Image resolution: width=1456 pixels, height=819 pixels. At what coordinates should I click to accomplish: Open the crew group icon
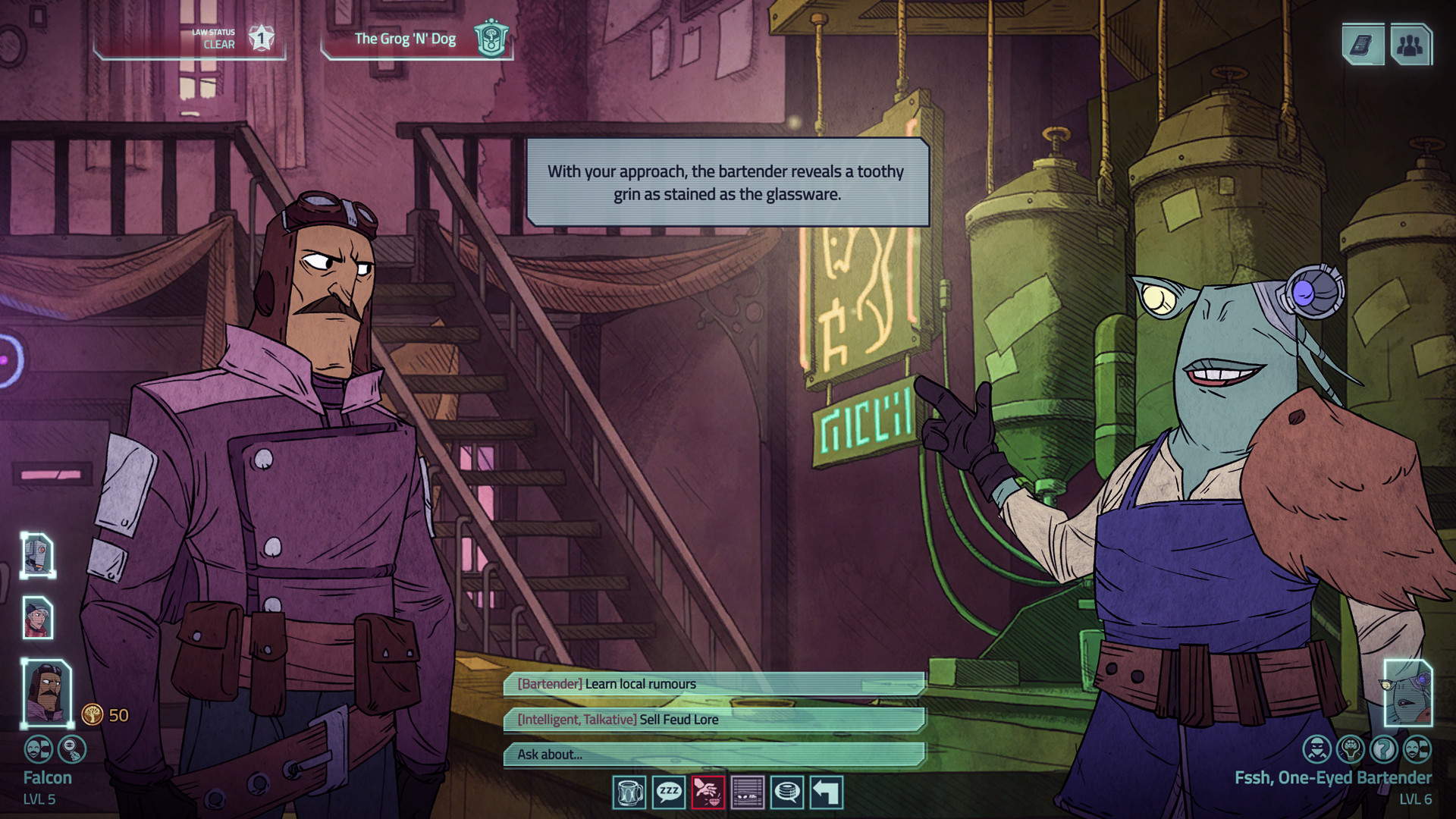pos(1410,45)
